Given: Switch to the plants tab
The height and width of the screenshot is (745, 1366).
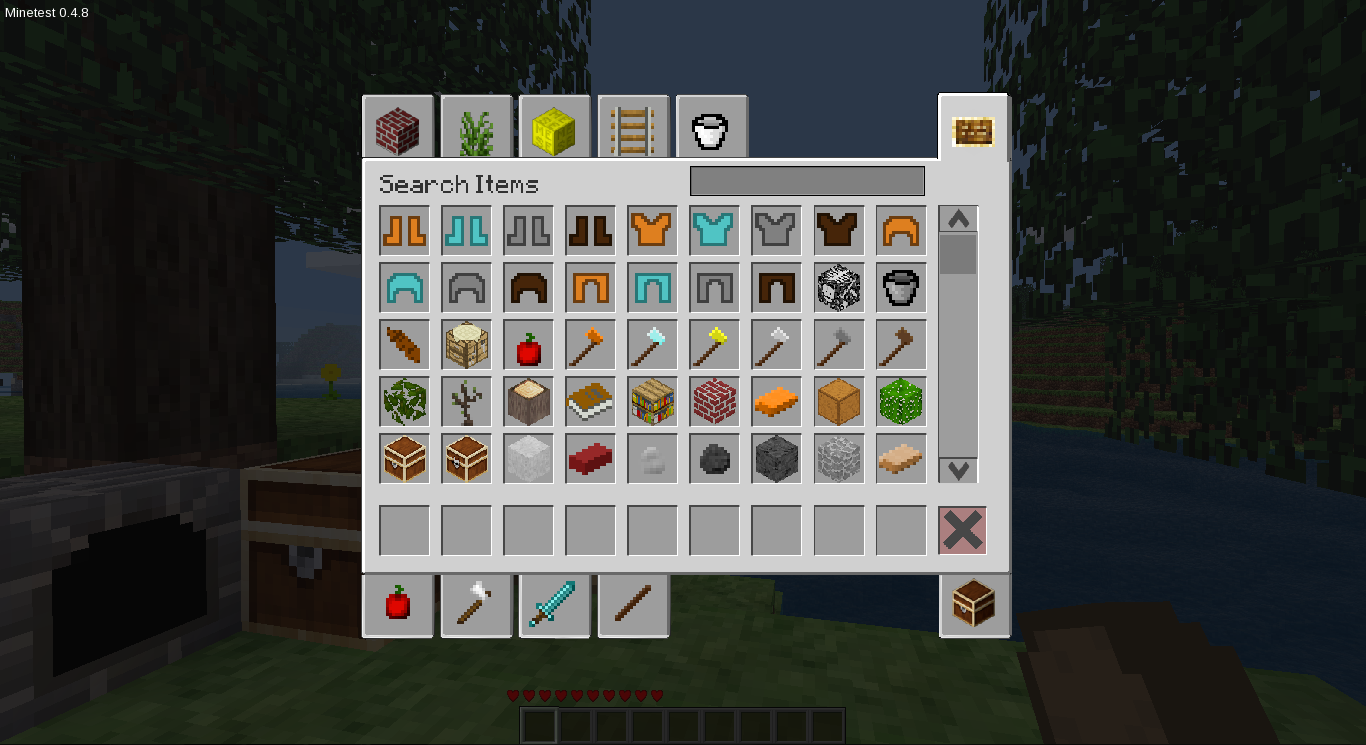Looking at the screenshot, I should pyautogui.click(x=476, y=127).
